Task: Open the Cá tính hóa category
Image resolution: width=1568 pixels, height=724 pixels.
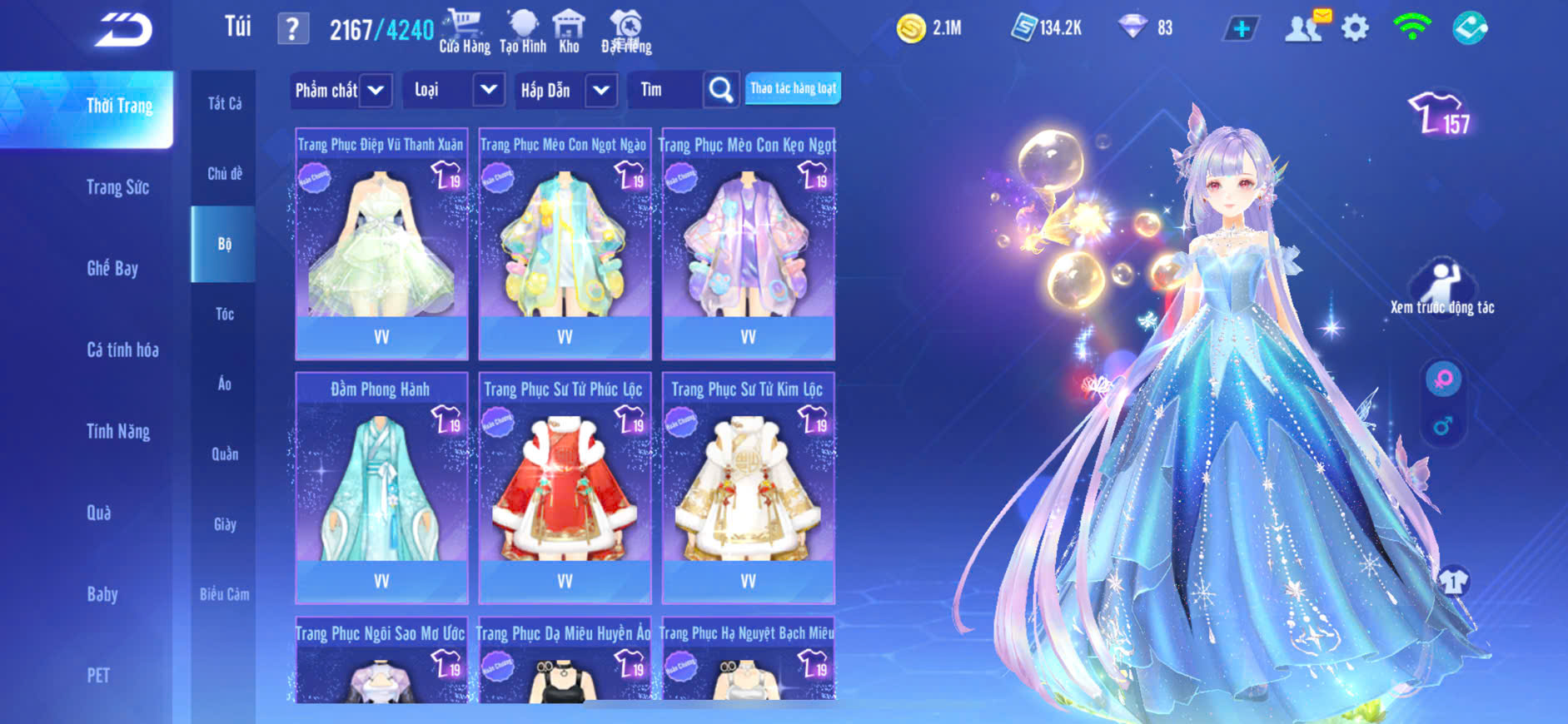Action: coord(122,350)
